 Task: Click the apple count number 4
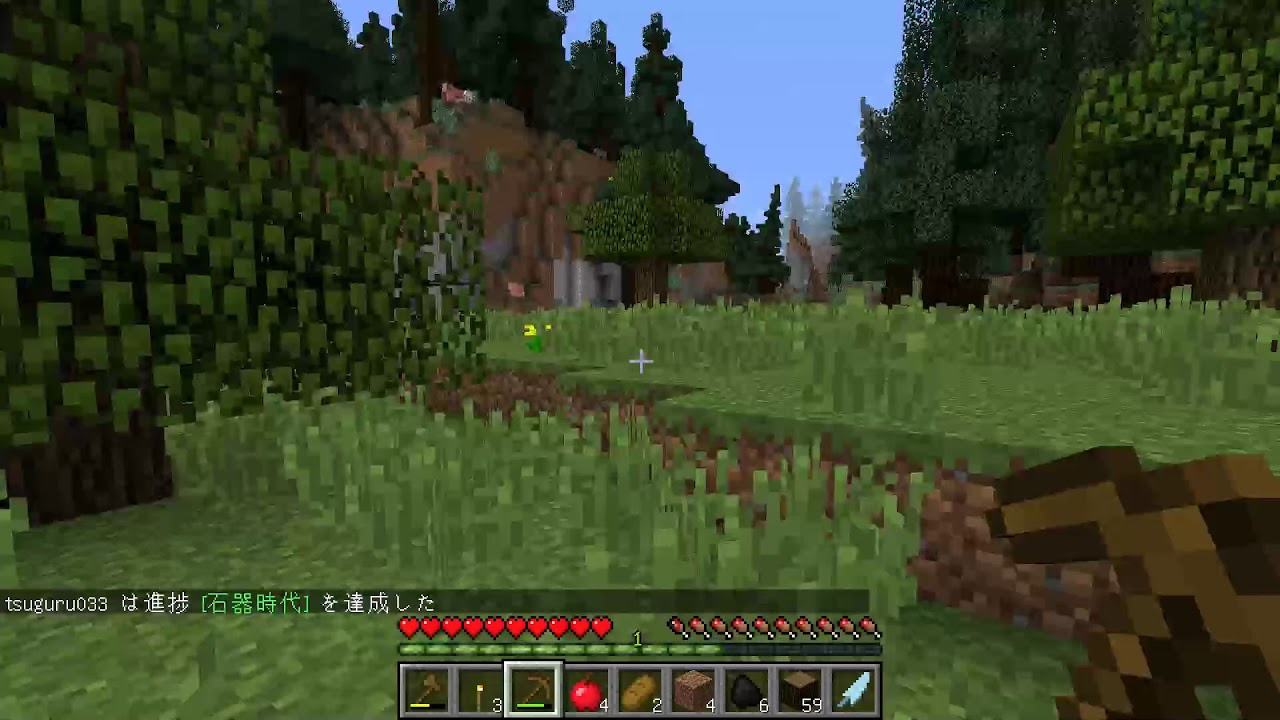pyautogui.click(x=603, y=704)
